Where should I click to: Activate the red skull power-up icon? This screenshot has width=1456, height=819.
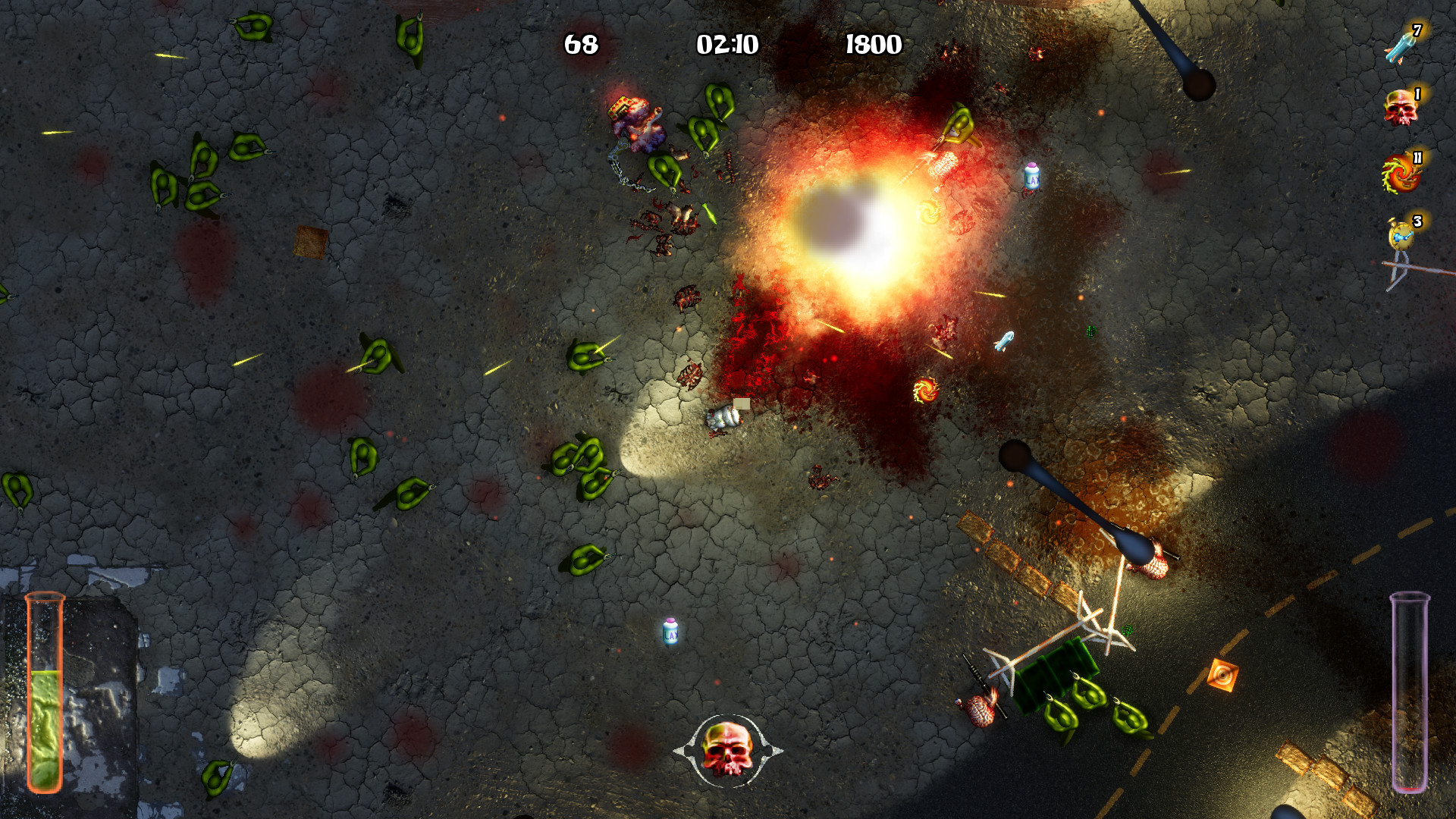(1400, 108)
